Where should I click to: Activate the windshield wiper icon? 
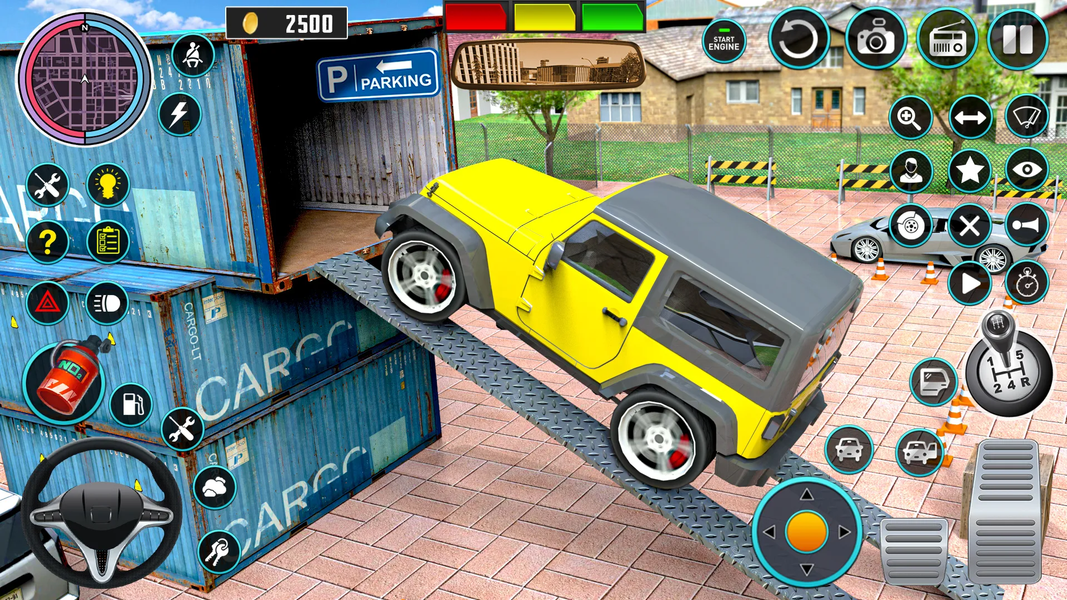pos(1026,116)
